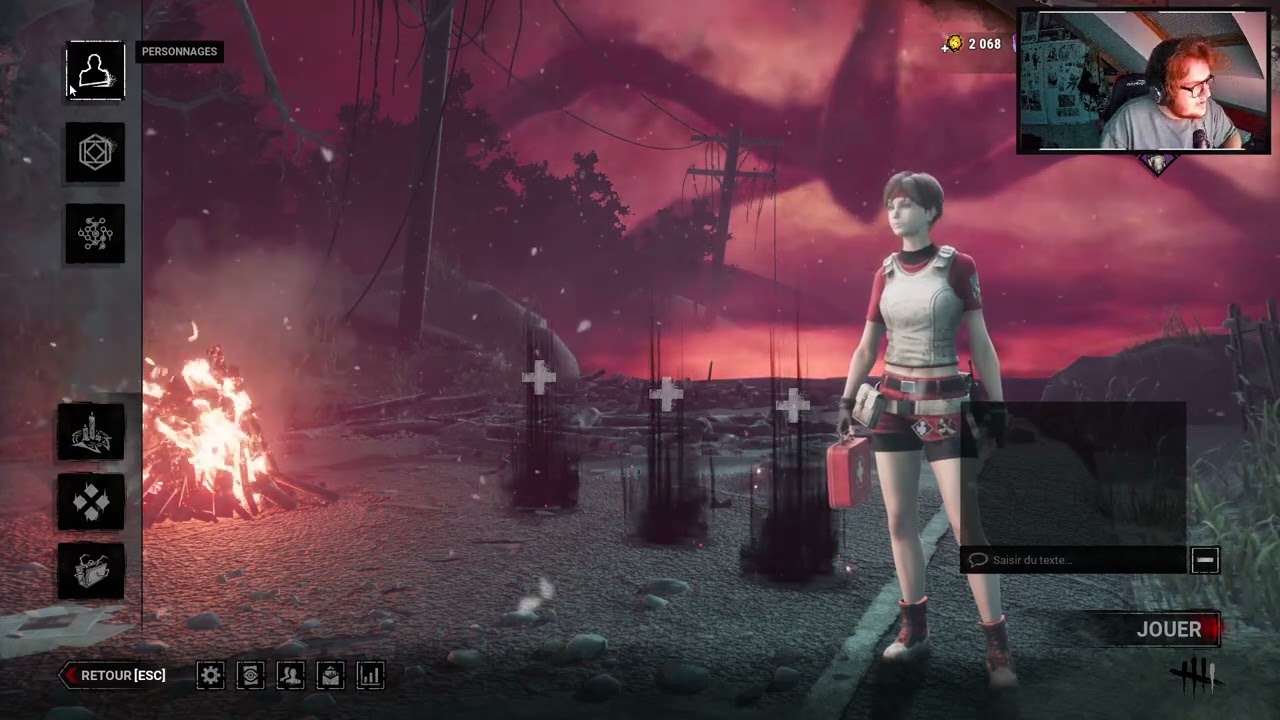
Task: Open the loadout hexagon-diamond icon
Action: pyautogui.click(x=95, y=153)
